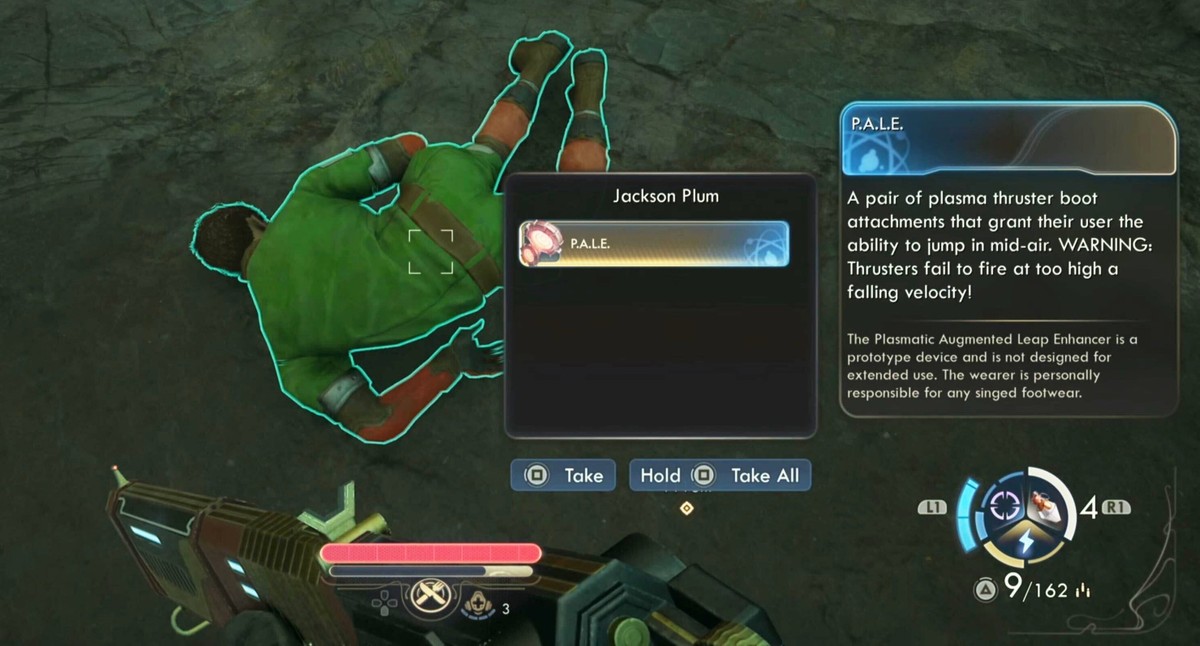
Task: Choose Take All from the loot prompt
Action: click(720, 476)
